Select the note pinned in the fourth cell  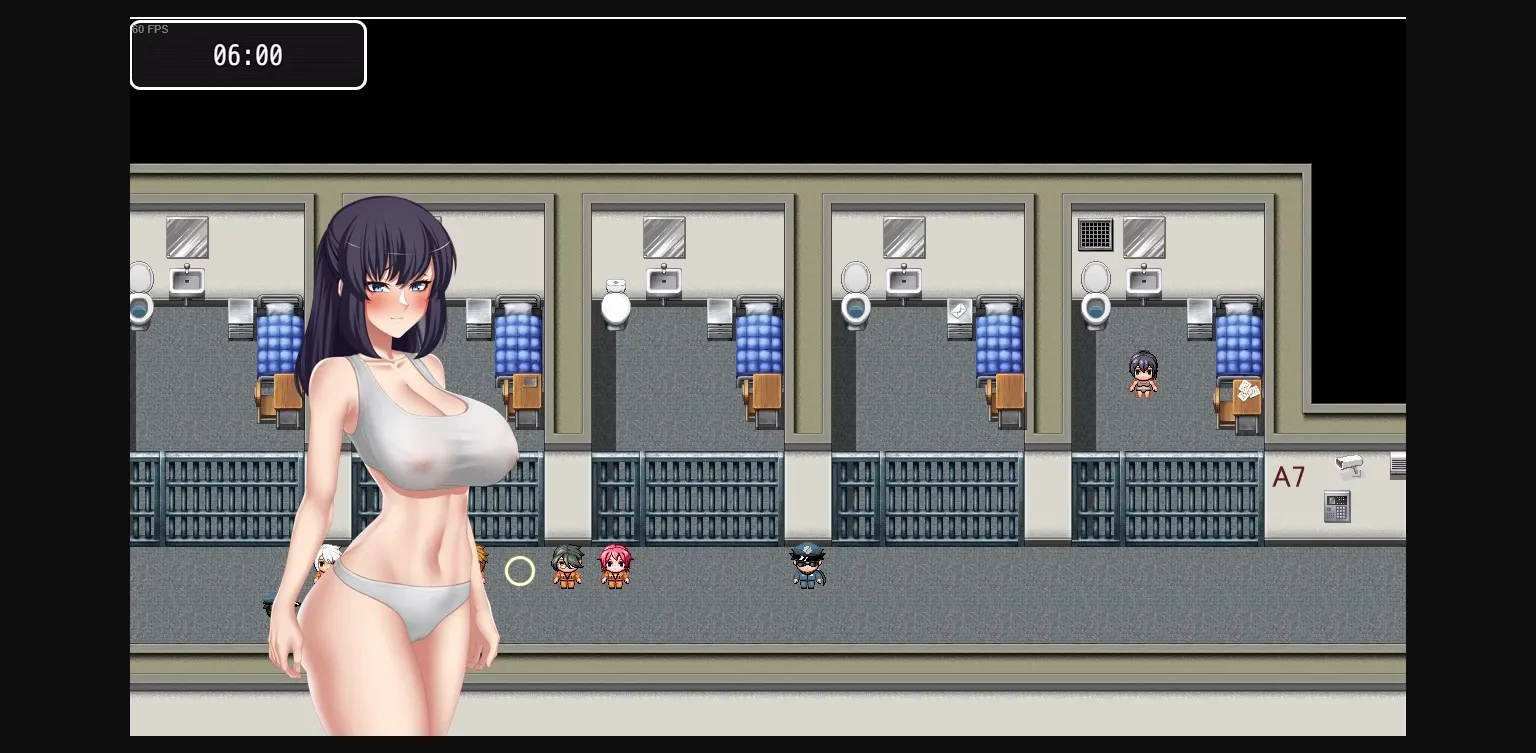pyautogui.click(x=958, y=311)
